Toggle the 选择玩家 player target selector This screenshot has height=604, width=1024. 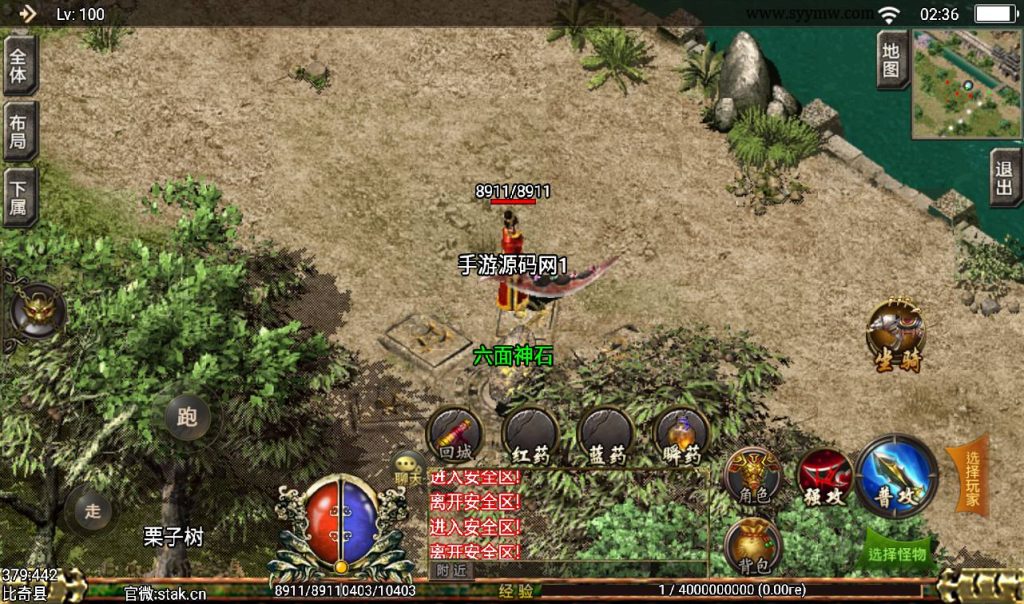click(x=969, y=475)
